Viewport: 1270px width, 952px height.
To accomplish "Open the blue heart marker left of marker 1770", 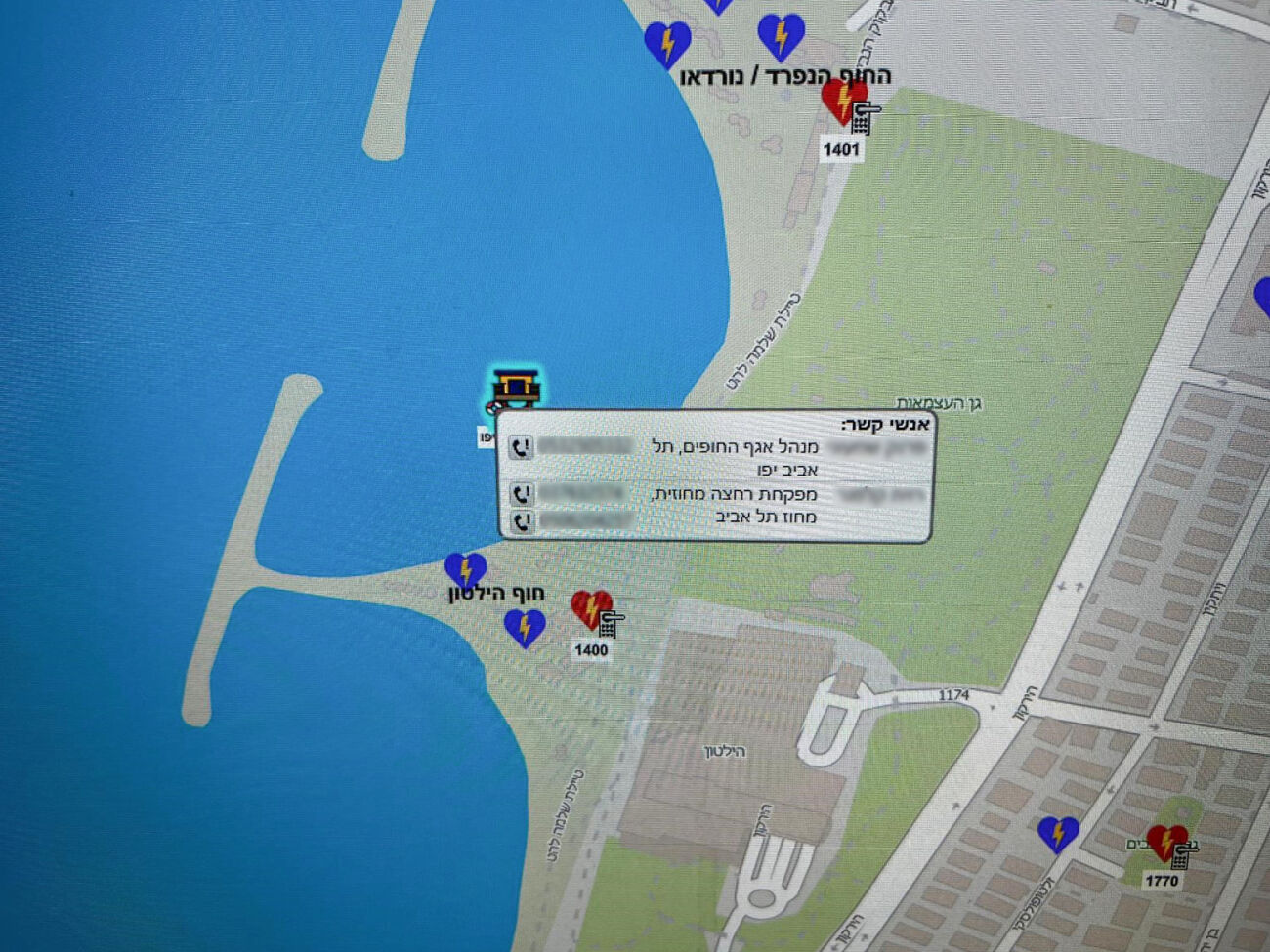I will pos(1057,834).
